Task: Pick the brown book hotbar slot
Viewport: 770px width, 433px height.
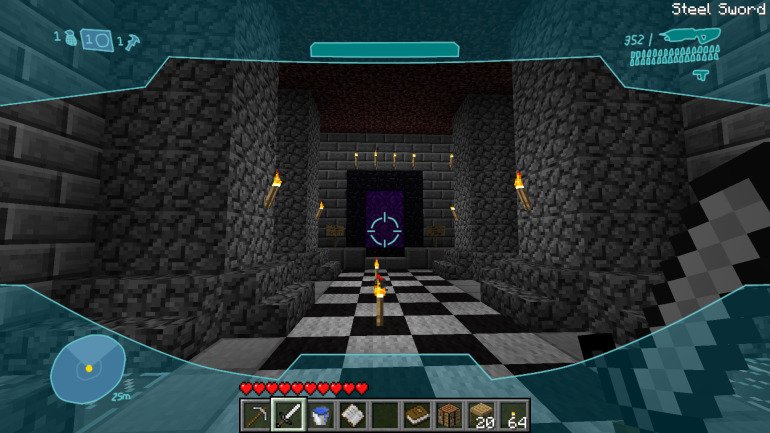Action: [418, 414]
